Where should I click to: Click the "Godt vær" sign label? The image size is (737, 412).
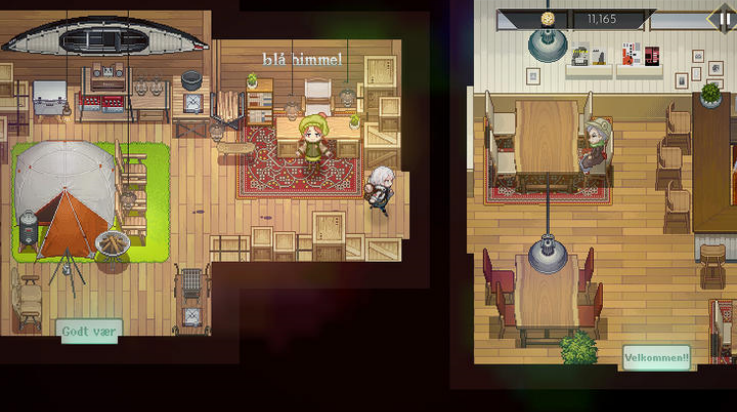click(x=91, y=331)
